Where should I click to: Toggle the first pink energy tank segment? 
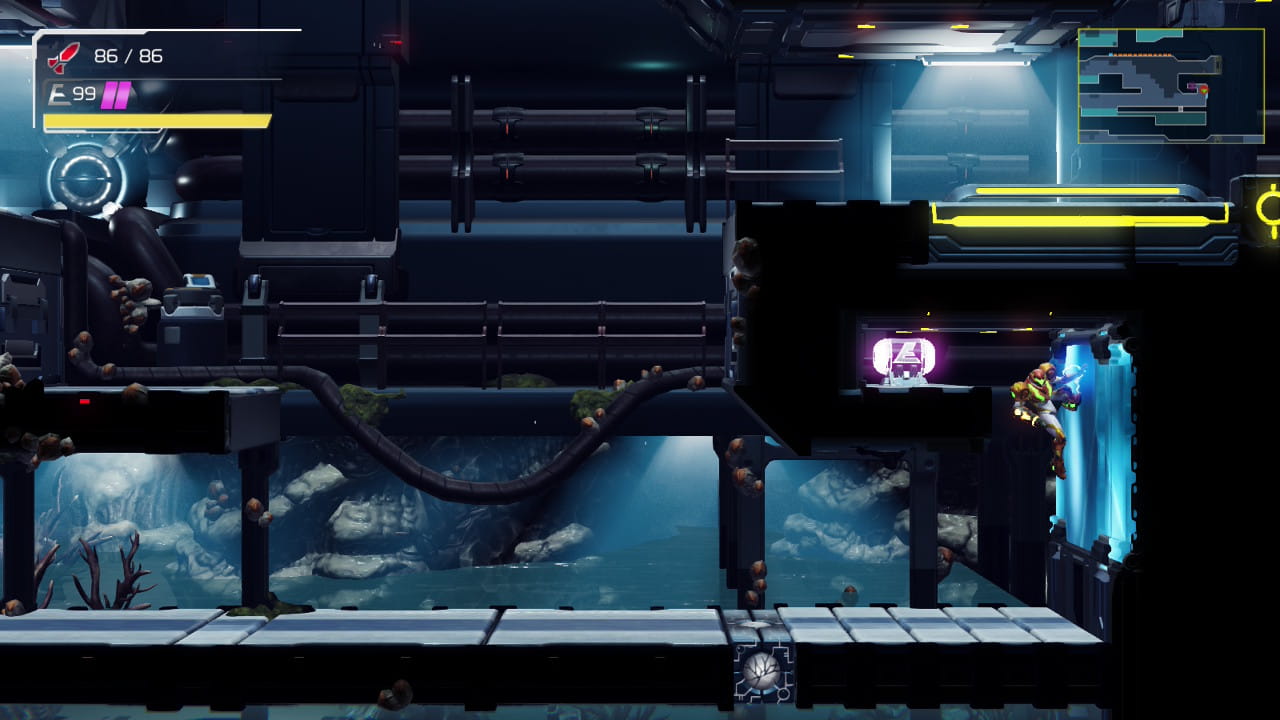pos(108,94)
